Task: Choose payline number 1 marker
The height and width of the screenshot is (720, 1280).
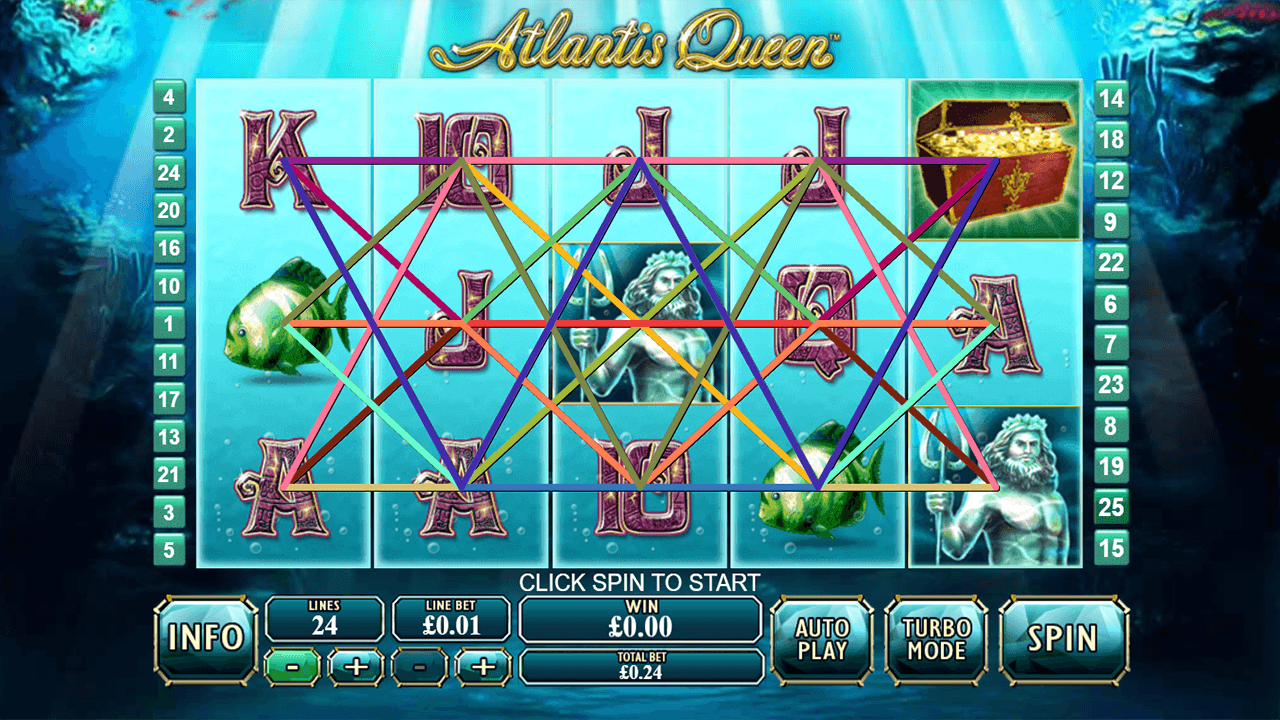Action: tap(169, 323)
